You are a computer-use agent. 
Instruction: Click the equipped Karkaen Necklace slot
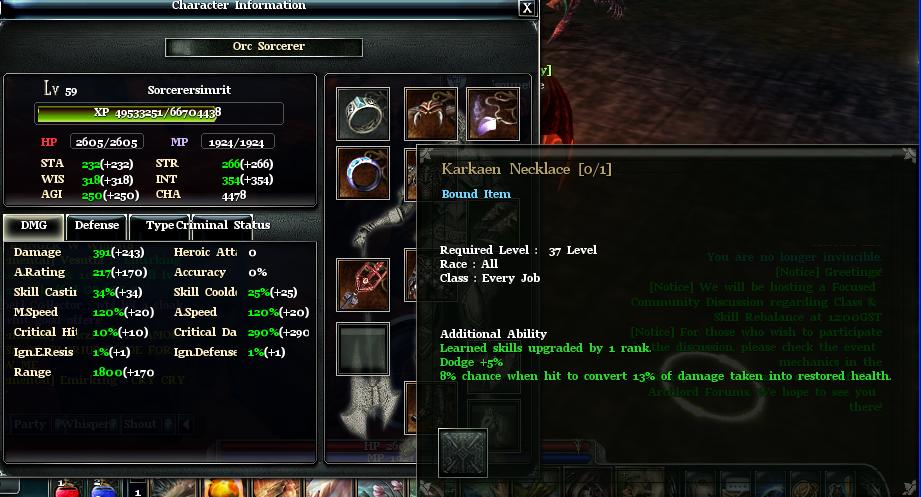click(x=431, y=114)
